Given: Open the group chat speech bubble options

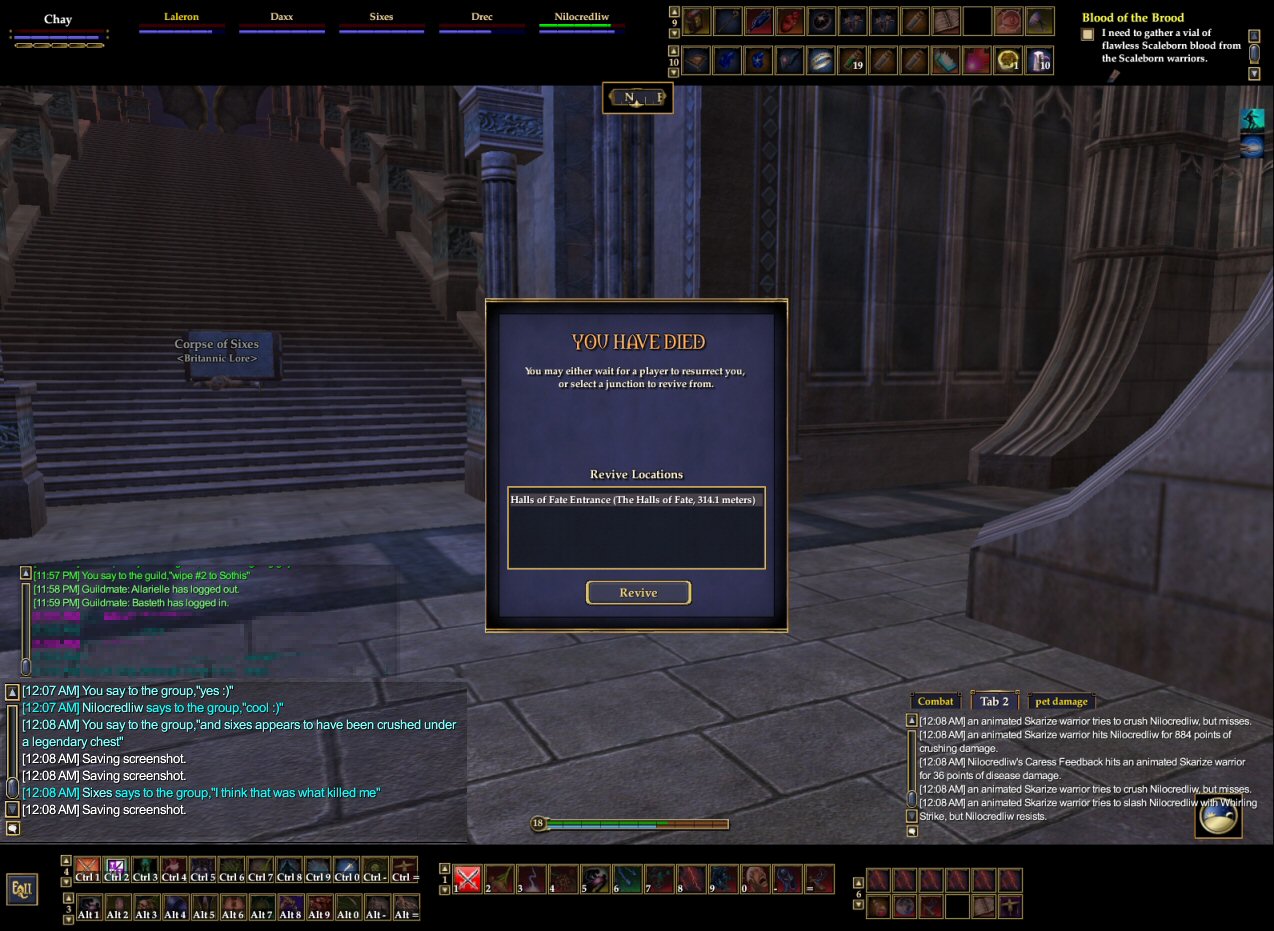Looking at the screenshot, I should (x=13, y=829).
